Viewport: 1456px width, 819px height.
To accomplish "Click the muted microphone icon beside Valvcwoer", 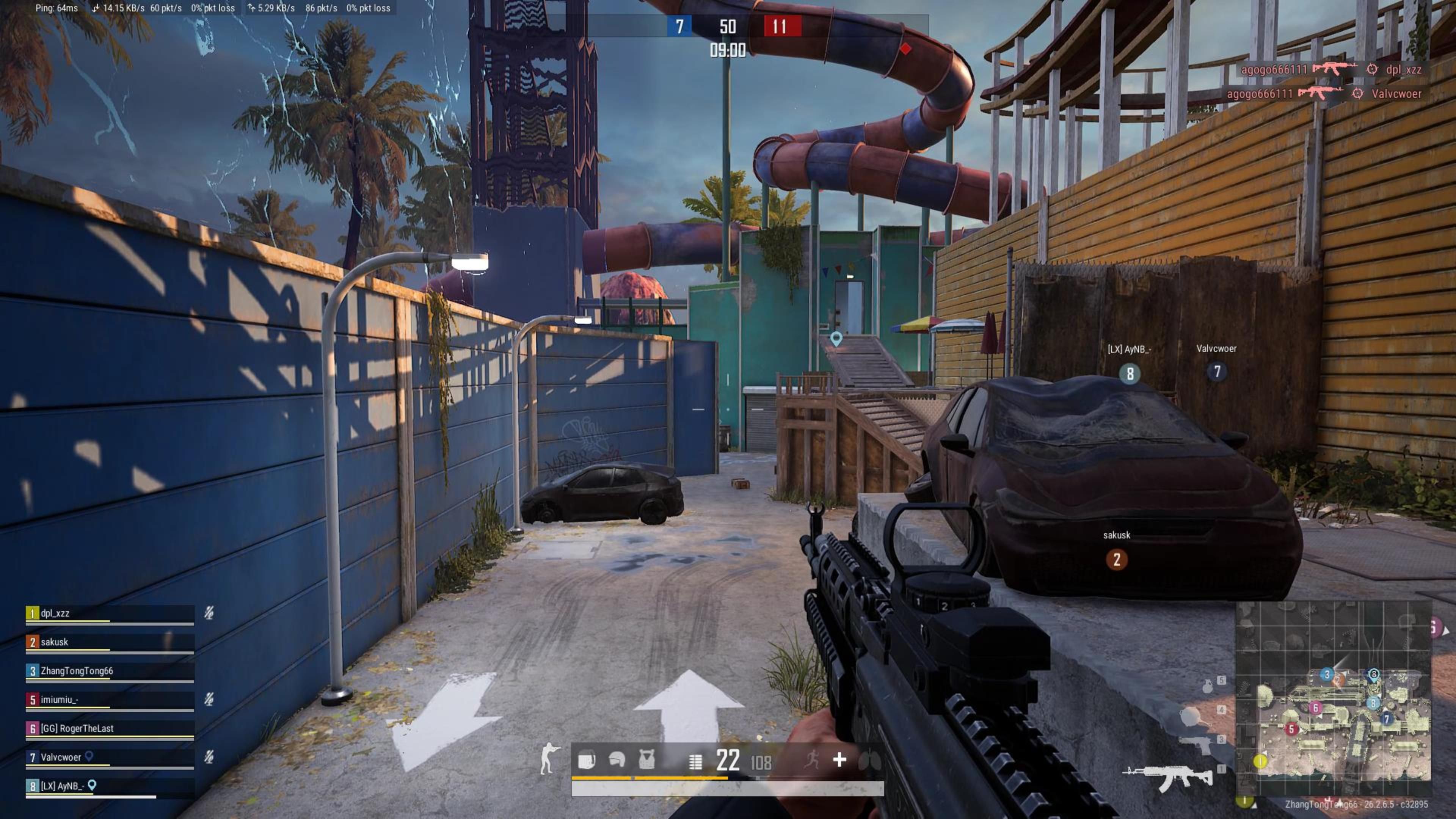I will click(x=209, y=757).
